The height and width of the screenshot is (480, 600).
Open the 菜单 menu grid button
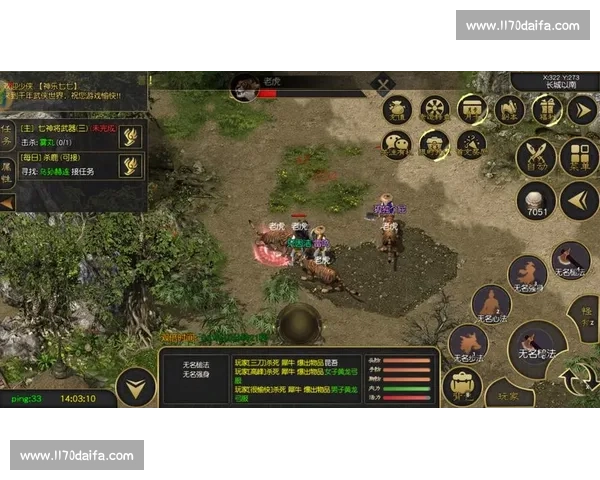click(578, 157)
